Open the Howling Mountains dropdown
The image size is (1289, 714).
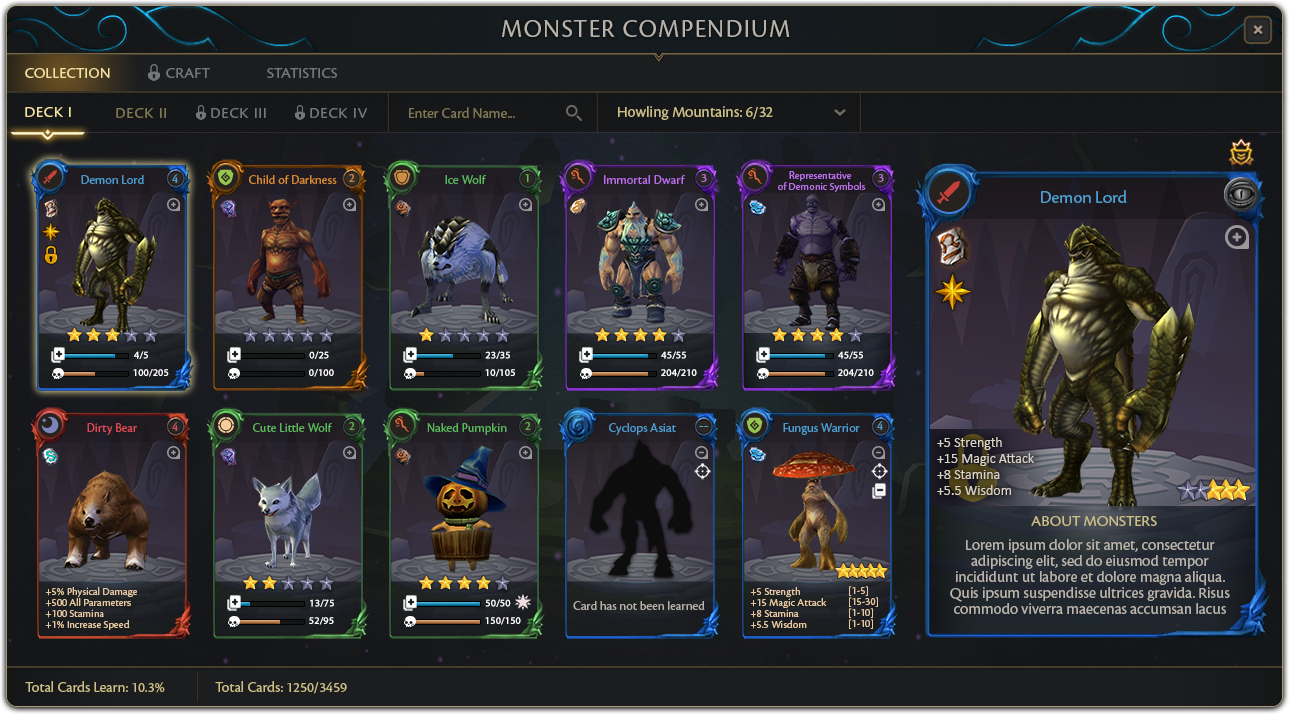pyautogui.click(x=730, y=113)
